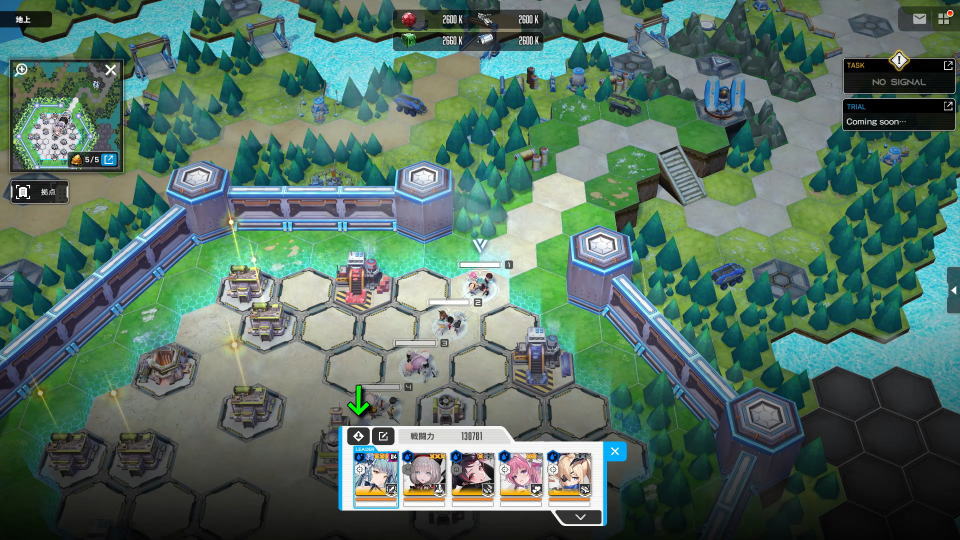Select the blonde character card

pyautogui.click(x=569, y=474)
